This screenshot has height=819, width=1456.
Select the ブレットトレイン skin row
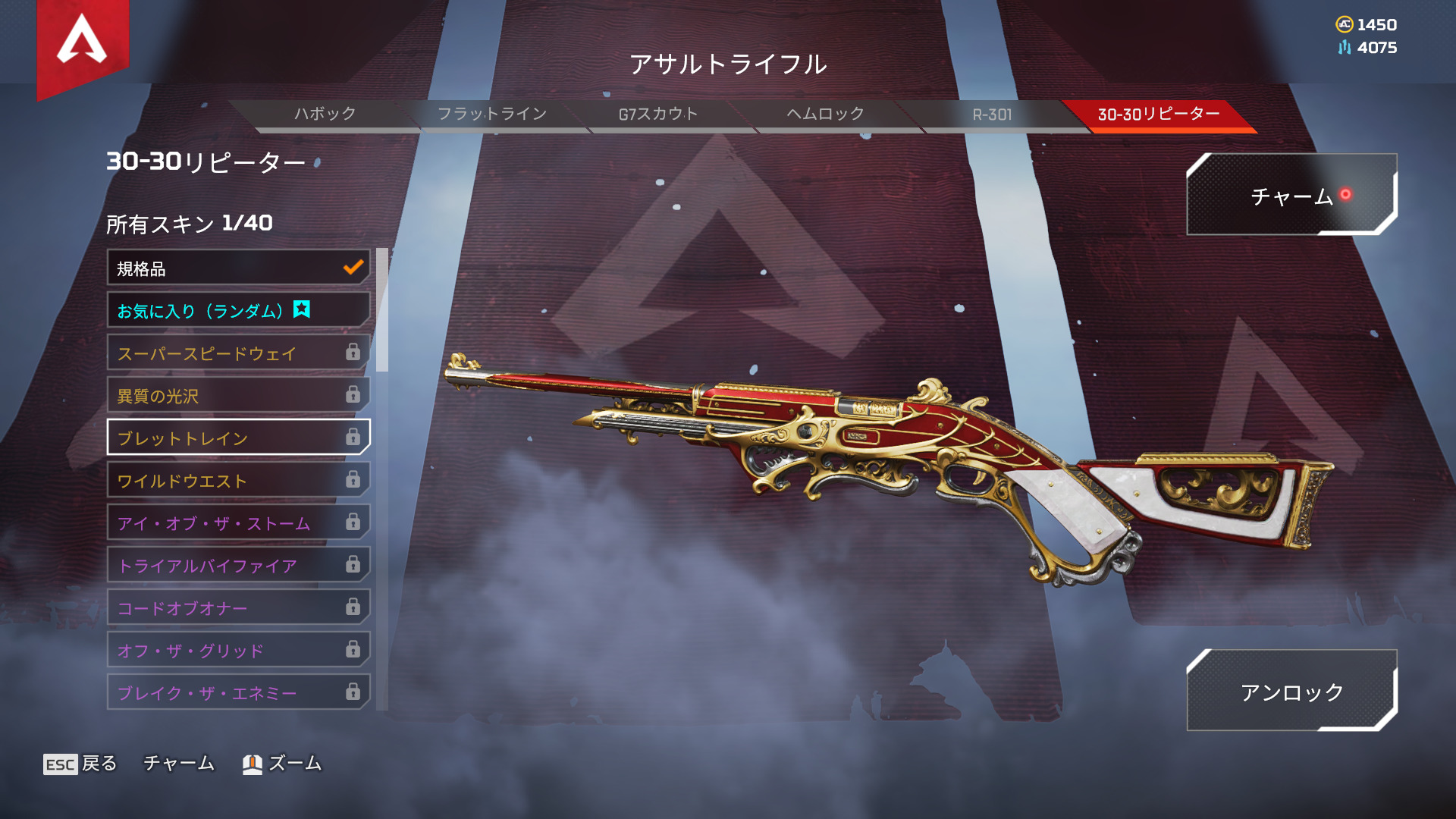point(238,438)
